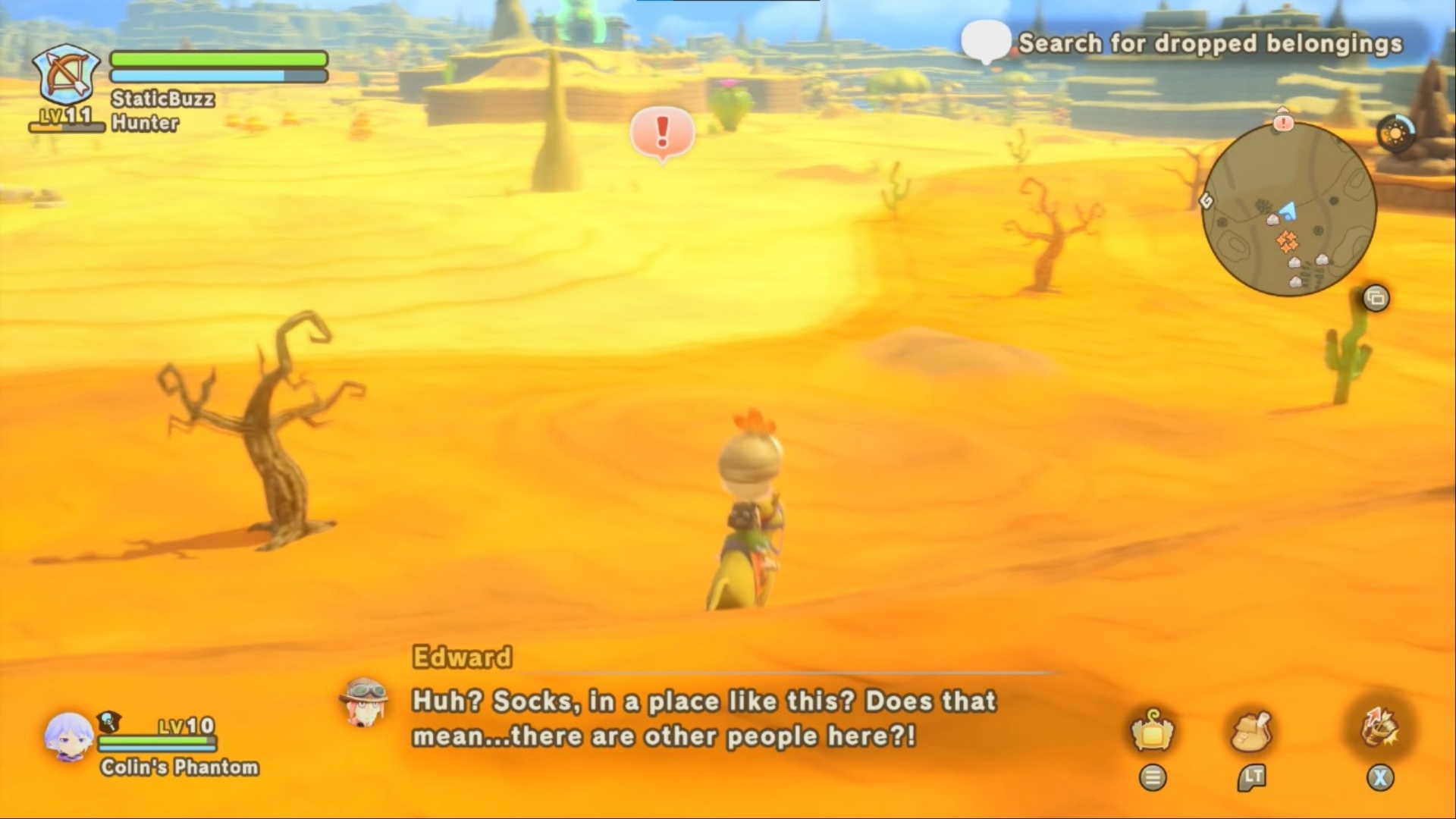Viewport: 1456px width, 819px height.
Task: Open the lantern-shaped main menu icon
Action: point(1152,730)
